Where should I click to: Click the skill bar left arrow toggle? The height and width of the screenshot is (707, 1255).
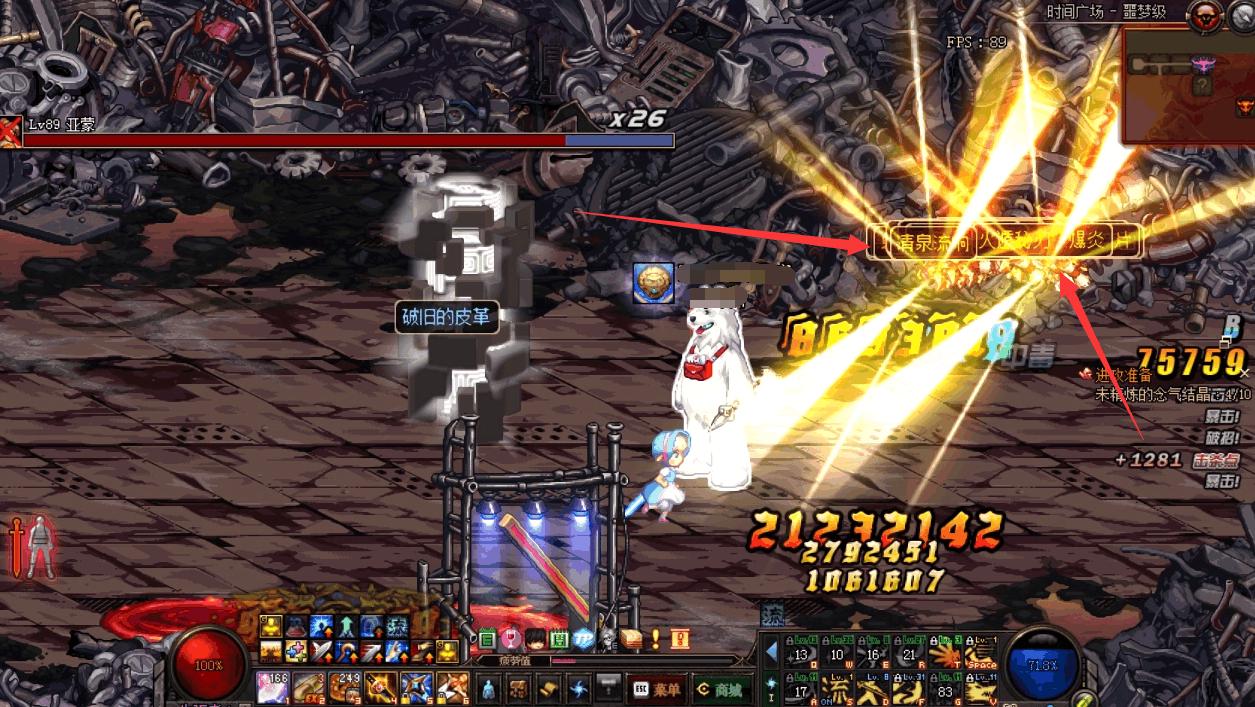click(x=771, y=652)
